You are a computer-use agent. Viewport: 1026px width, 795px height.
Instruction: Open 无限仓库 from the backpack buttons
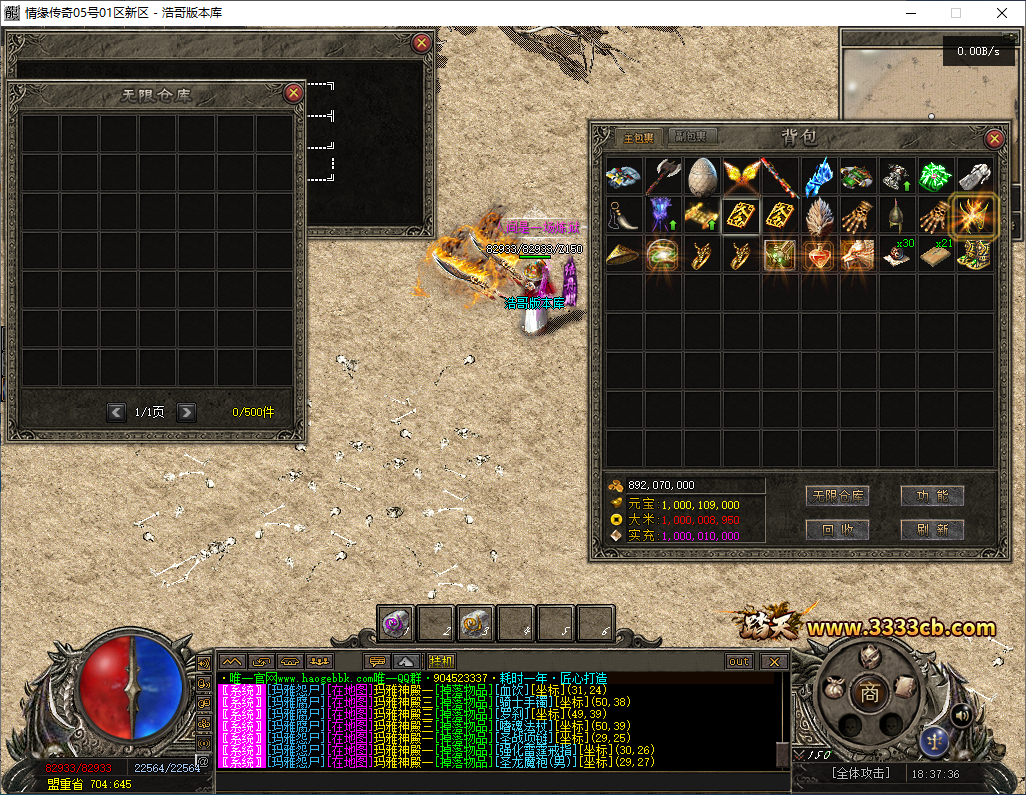click(x=837, y=496)
